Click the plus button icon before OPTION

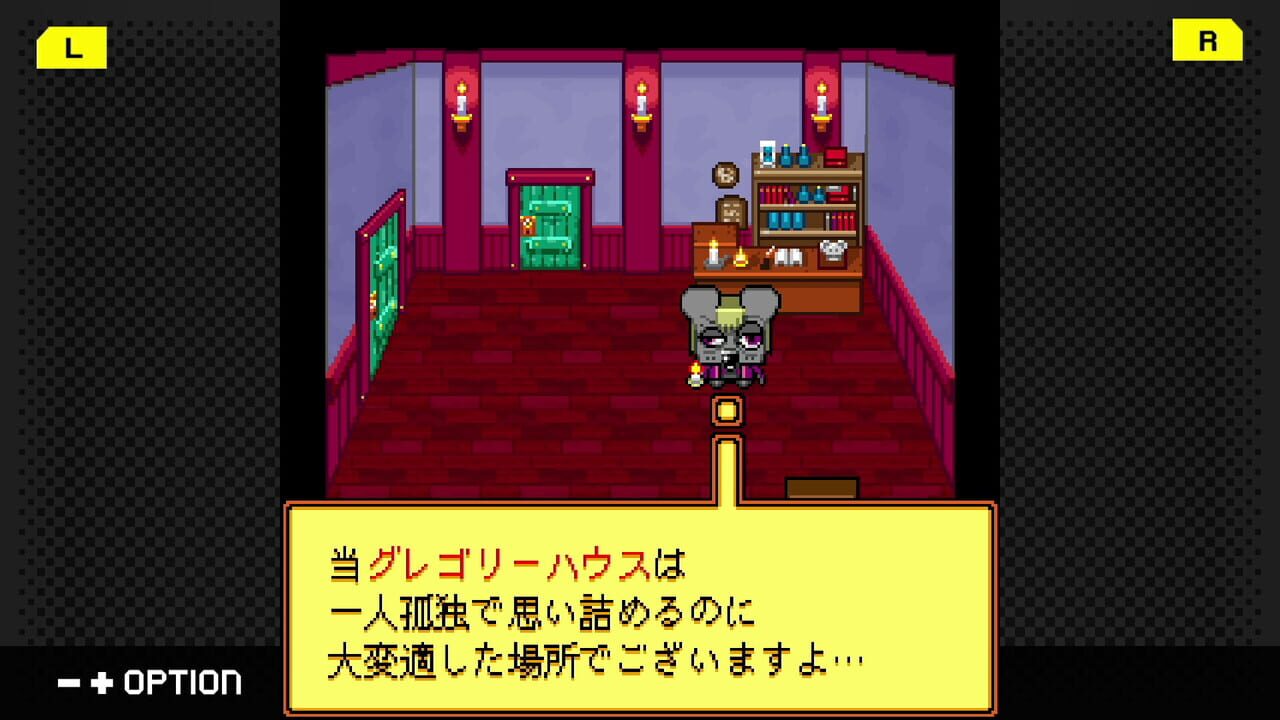(102, 682)
